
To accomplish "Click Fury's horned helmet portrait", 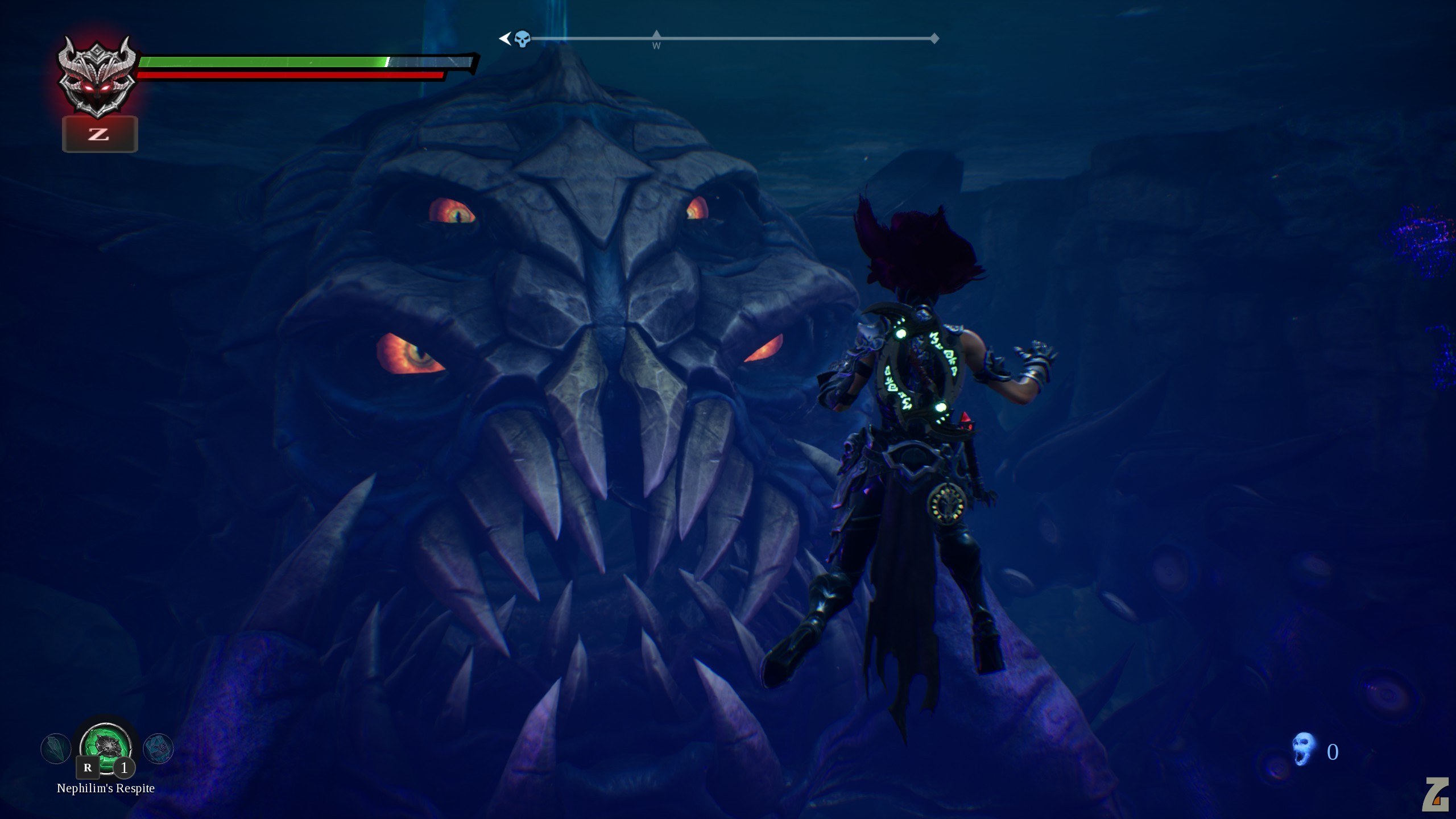I will [x=98, y=78].
